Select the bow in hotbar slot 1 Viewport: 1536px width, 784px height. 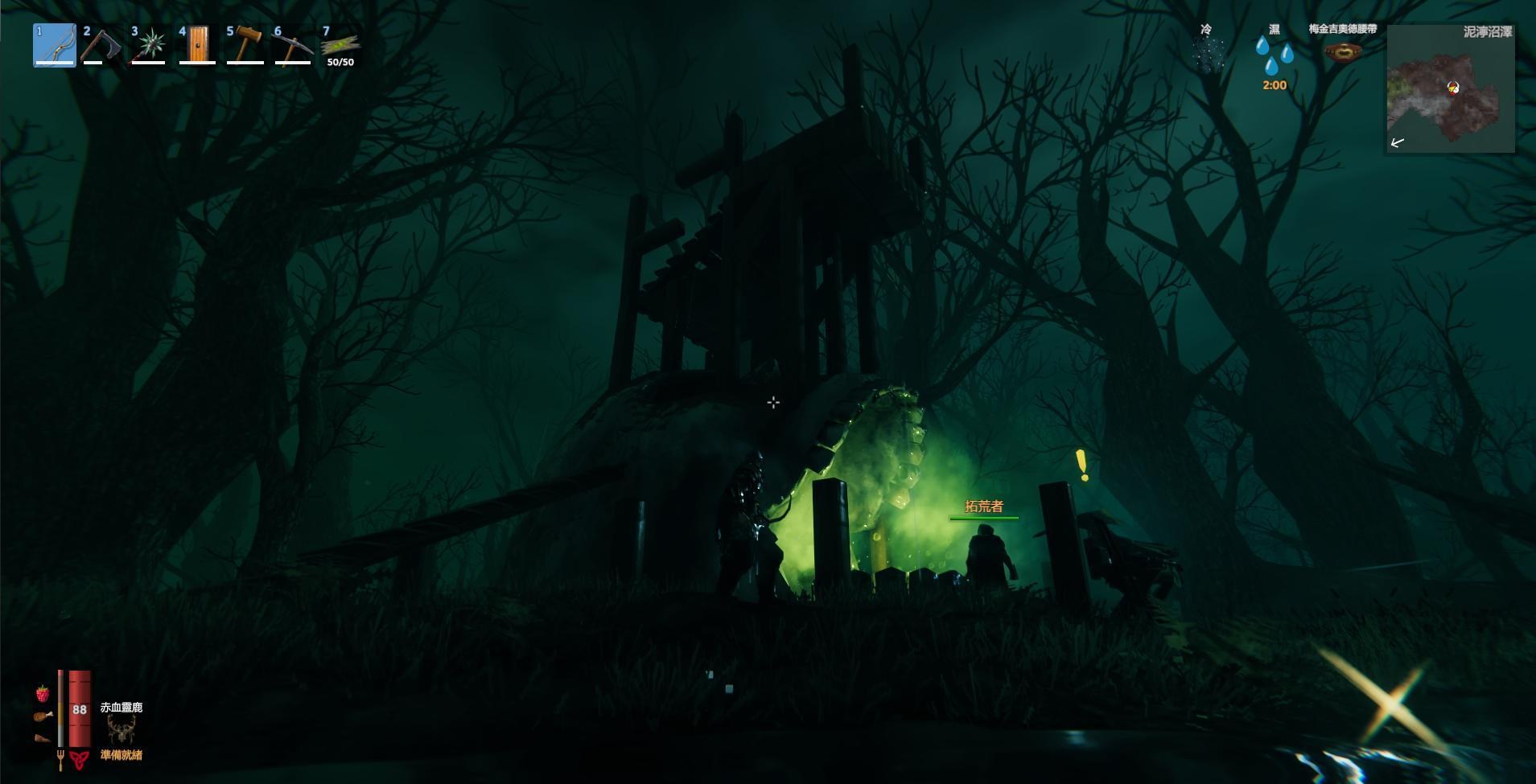[55, 45]
